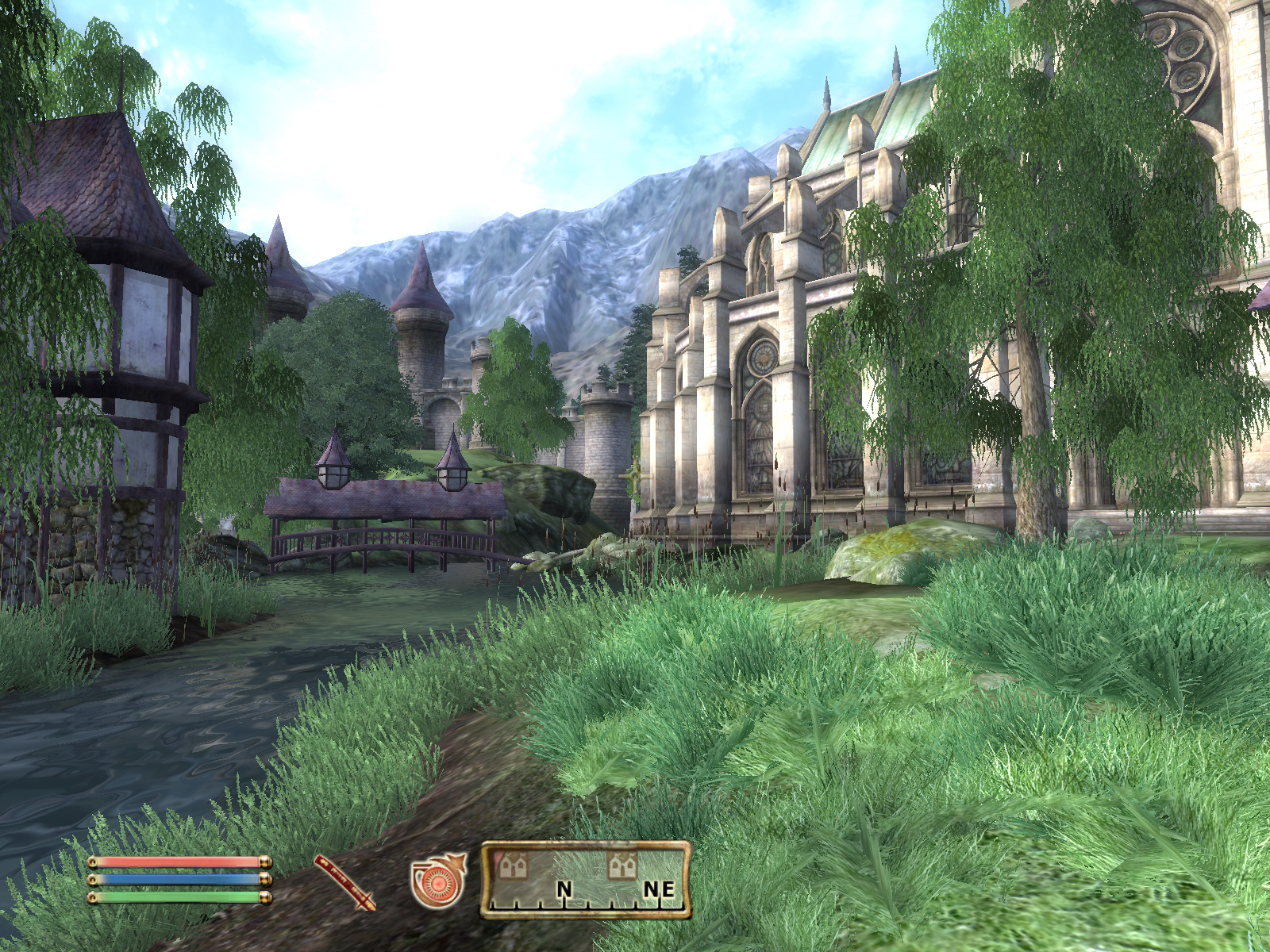Image resolution: width=1270 pixels, height=952 pixels.
Task: Select the house marker nearest compass NE
Action: (622, 866)
